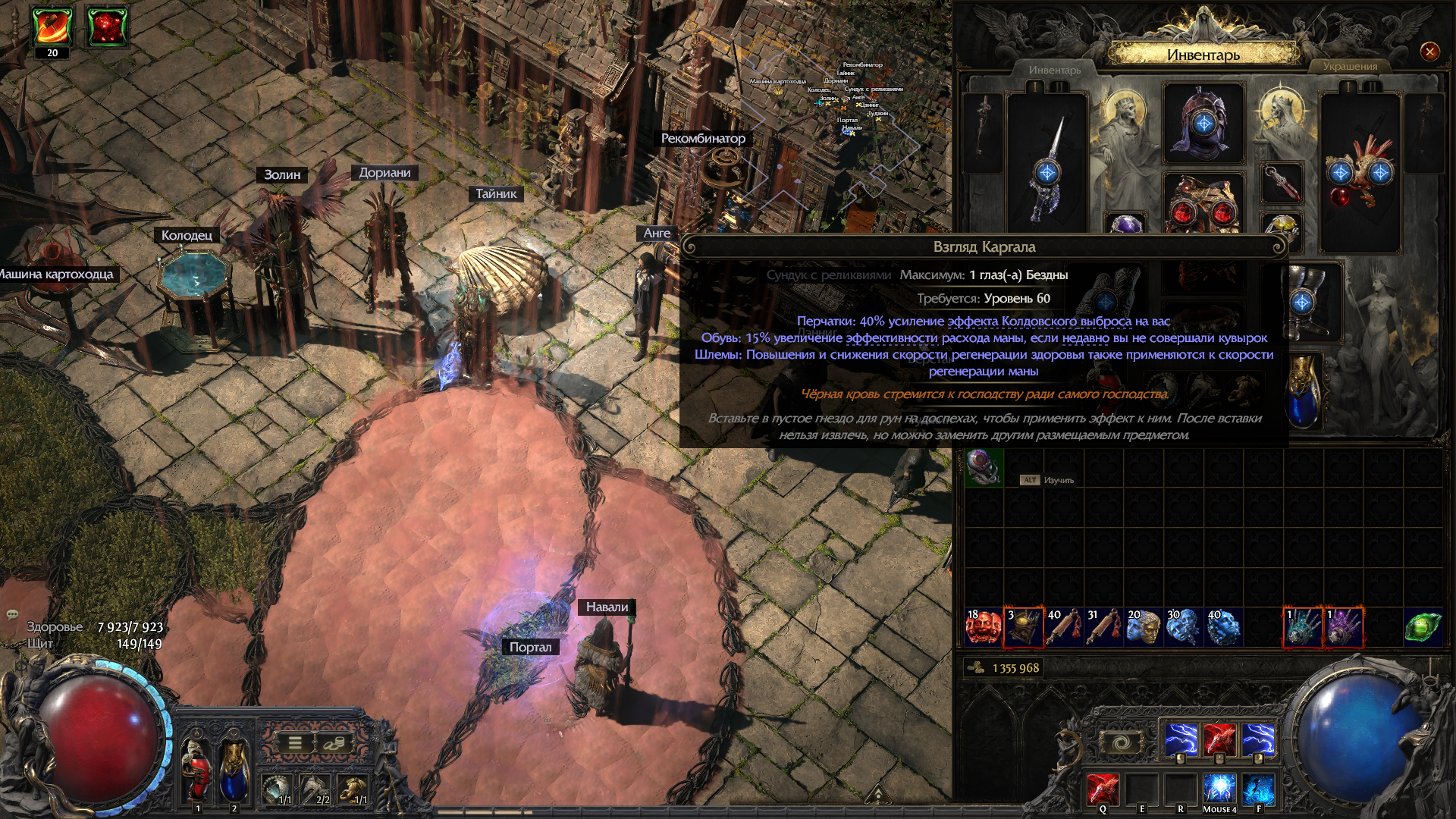Activate the glowing orb skill on Mouse 4
Image resolution: width=1456 pixels, height=819 pixels.
[1219, 789]
